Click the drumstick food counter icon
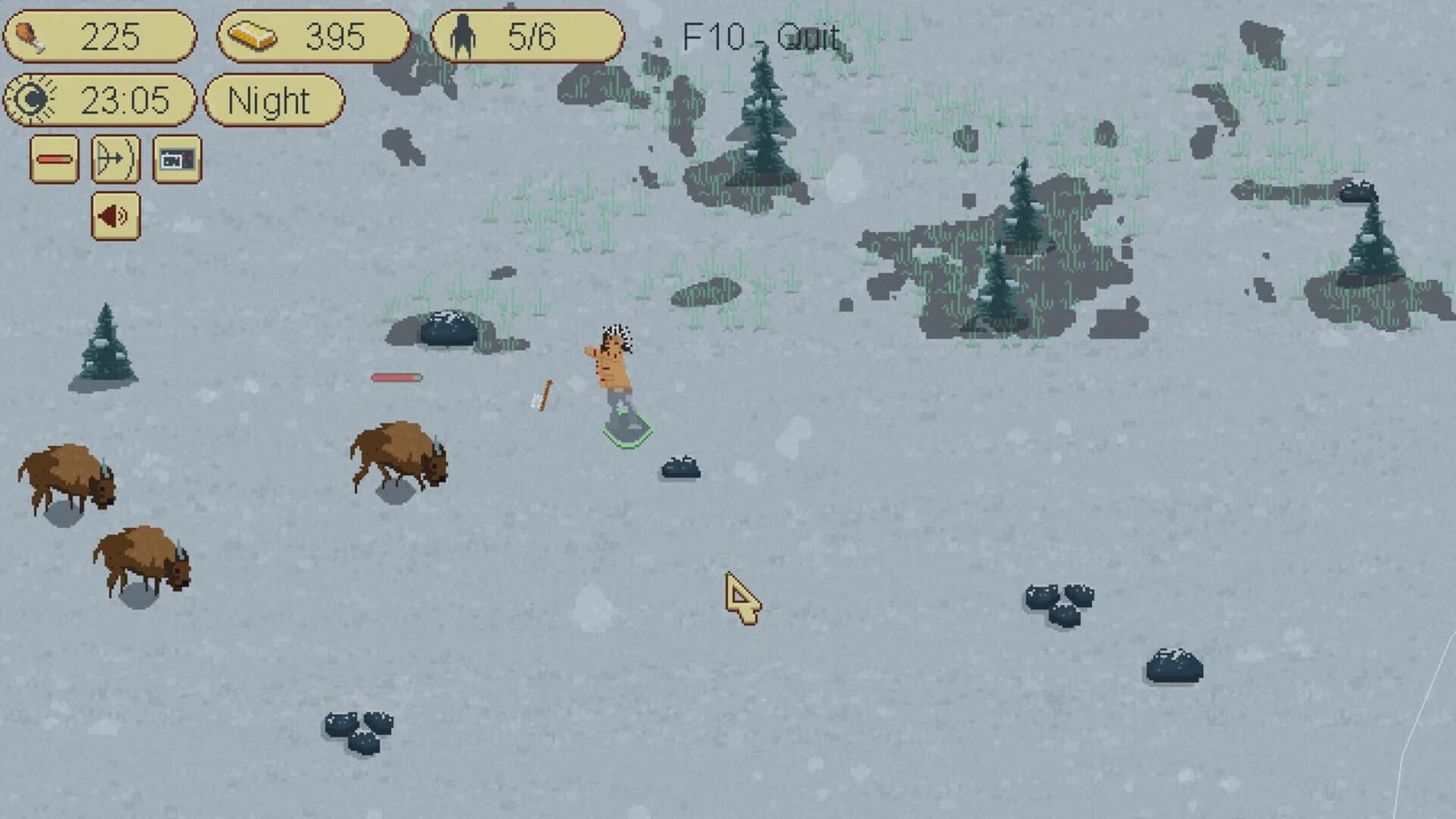1456x819 pixels. (x=30, y=34)
